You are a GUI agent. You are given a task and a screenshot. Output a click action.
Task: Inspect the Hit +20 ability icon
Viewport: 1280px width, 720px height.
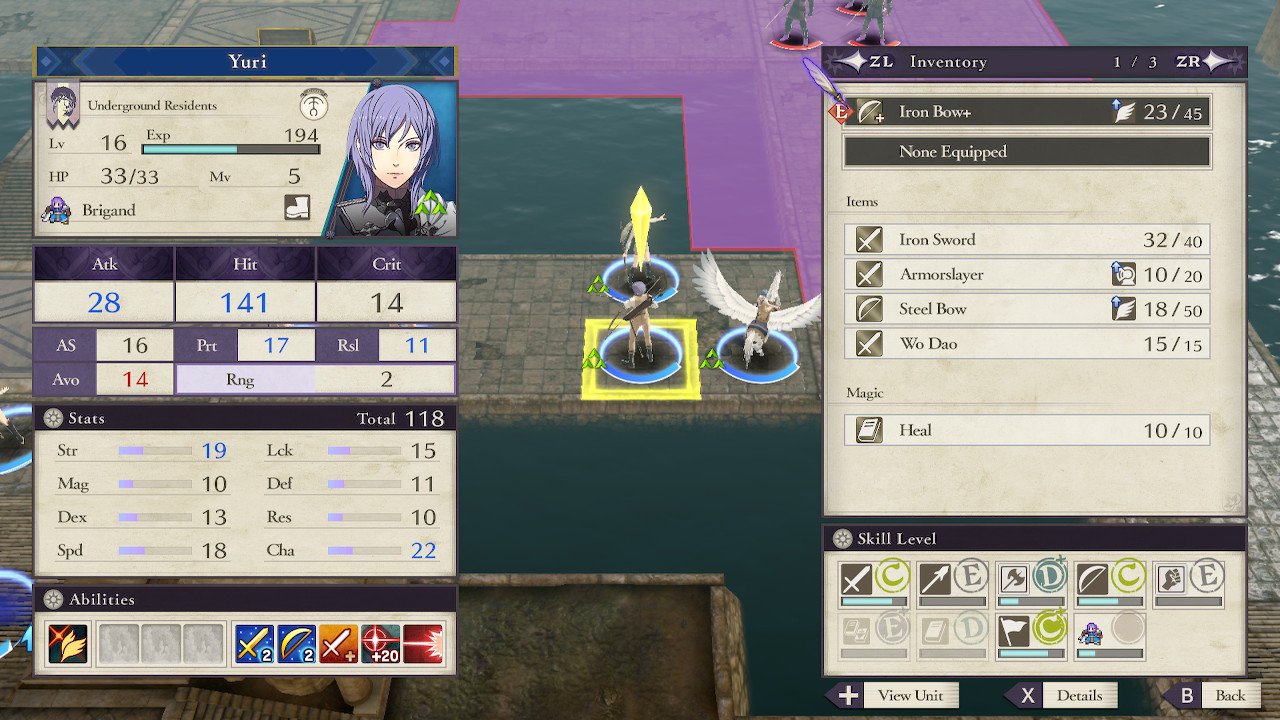[x=380, y=645]
